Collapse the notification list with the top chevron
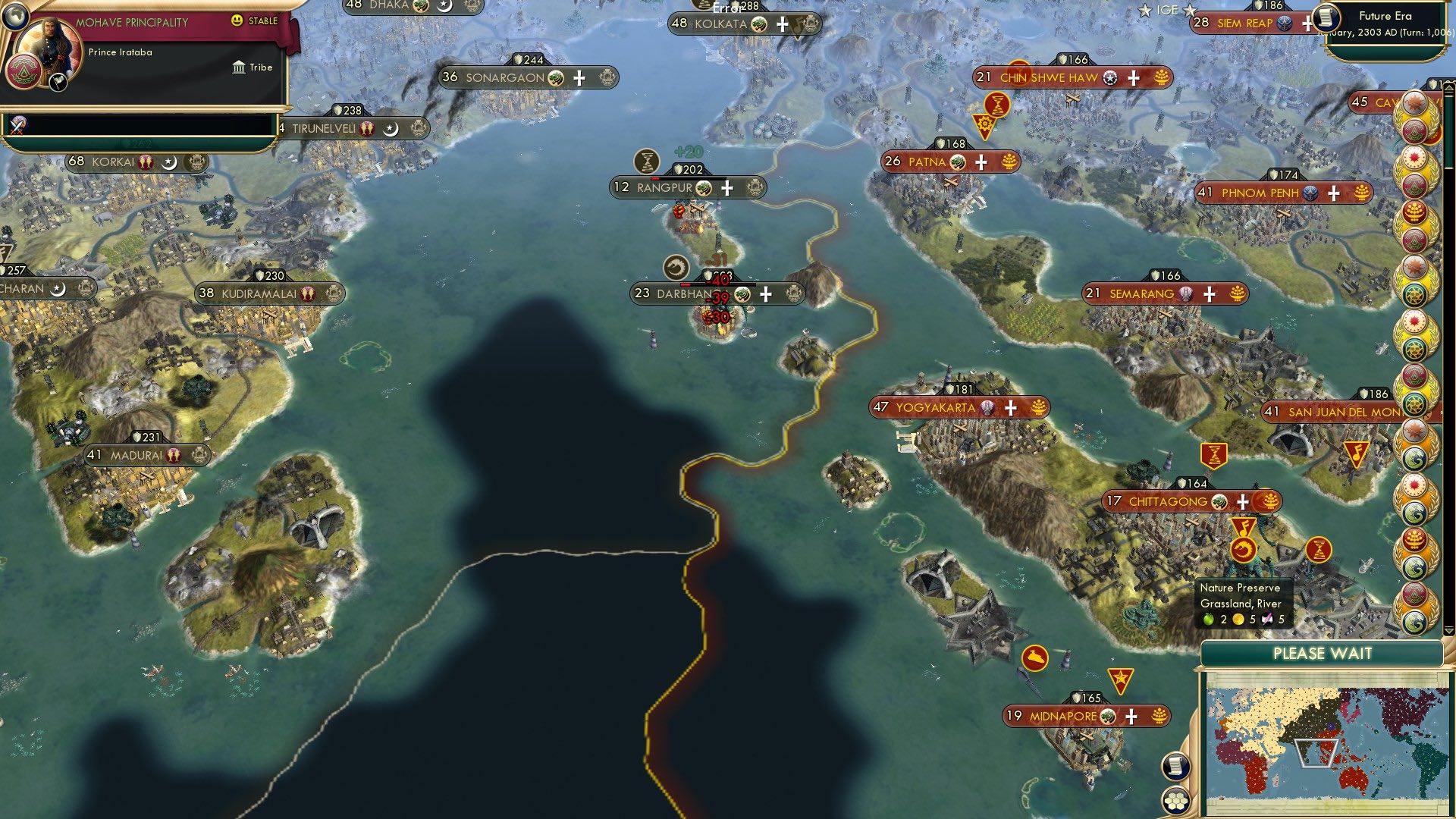Viewport: 1456px width, 819px height. pos(1448,86)
